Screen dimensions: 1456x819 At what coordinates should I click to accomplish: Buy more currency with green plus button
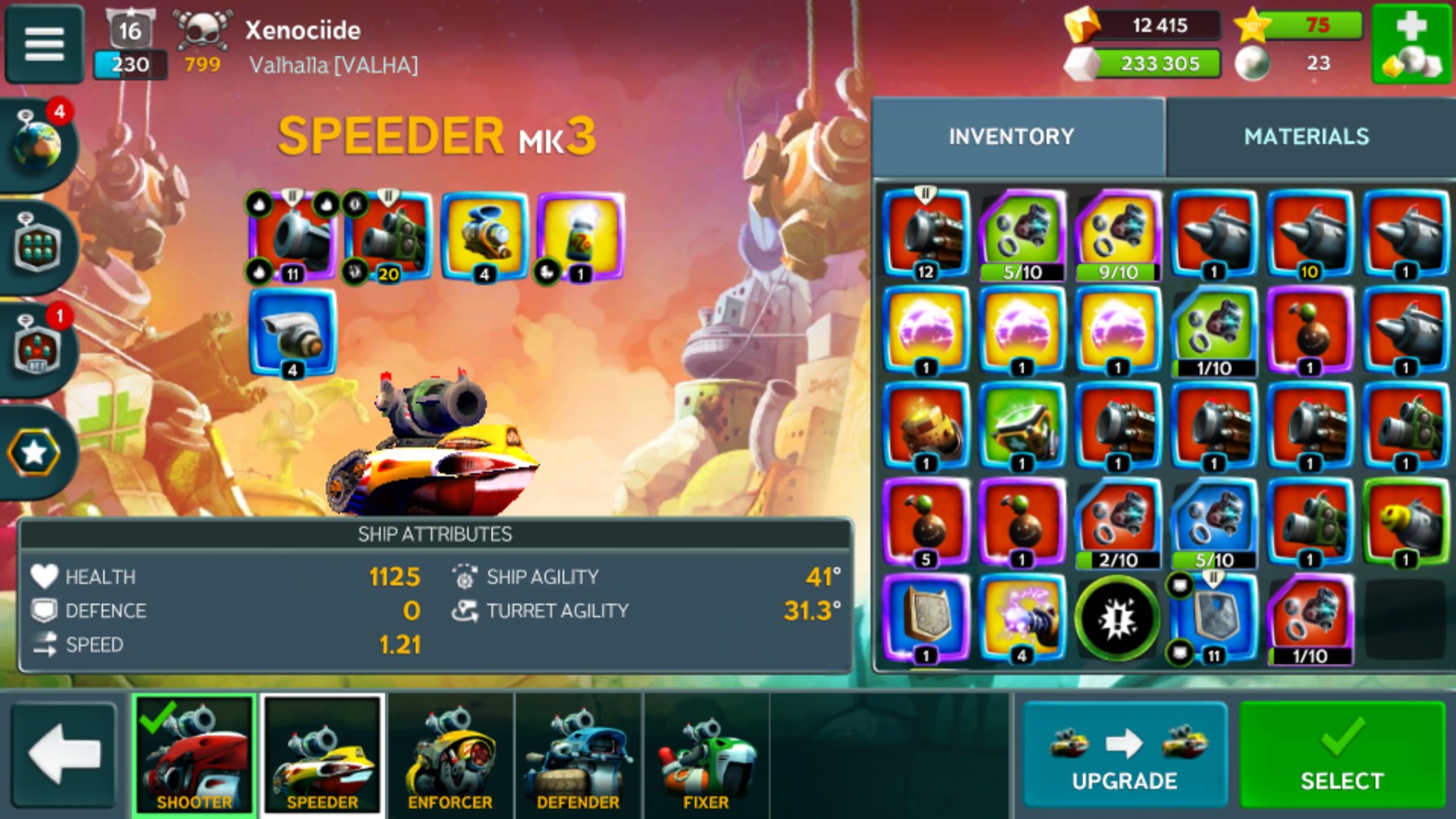1410,44
